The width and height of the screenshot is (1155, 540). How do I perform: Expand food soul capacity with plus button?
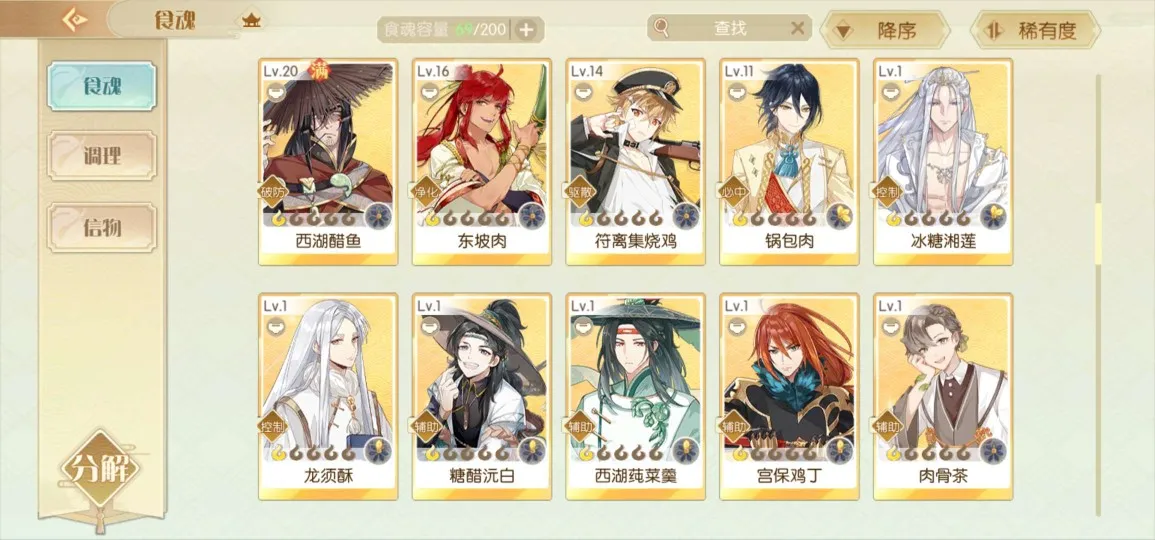tap(527, 29)
